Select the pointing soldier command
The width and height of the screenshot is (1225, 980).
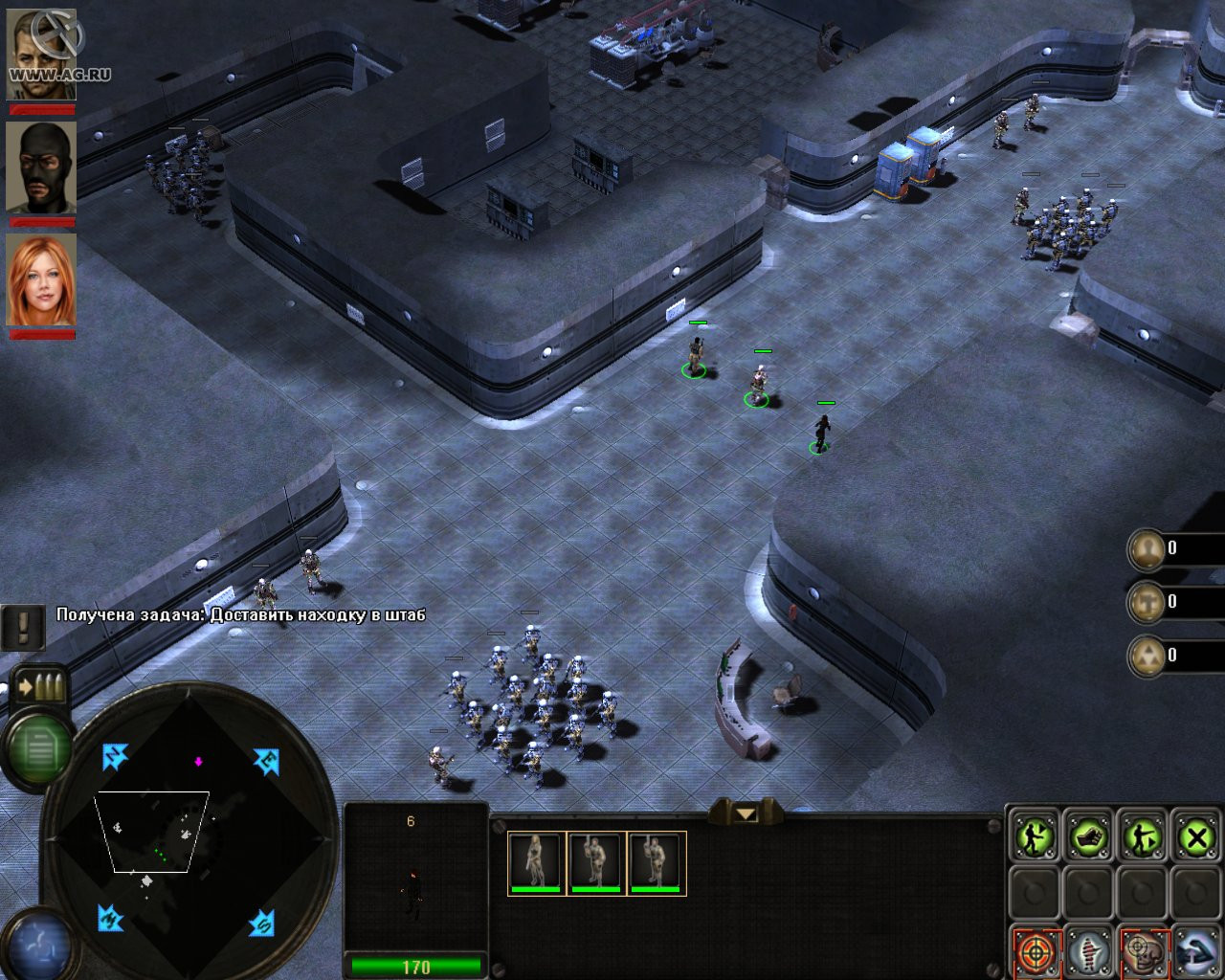coord(1143,838)
